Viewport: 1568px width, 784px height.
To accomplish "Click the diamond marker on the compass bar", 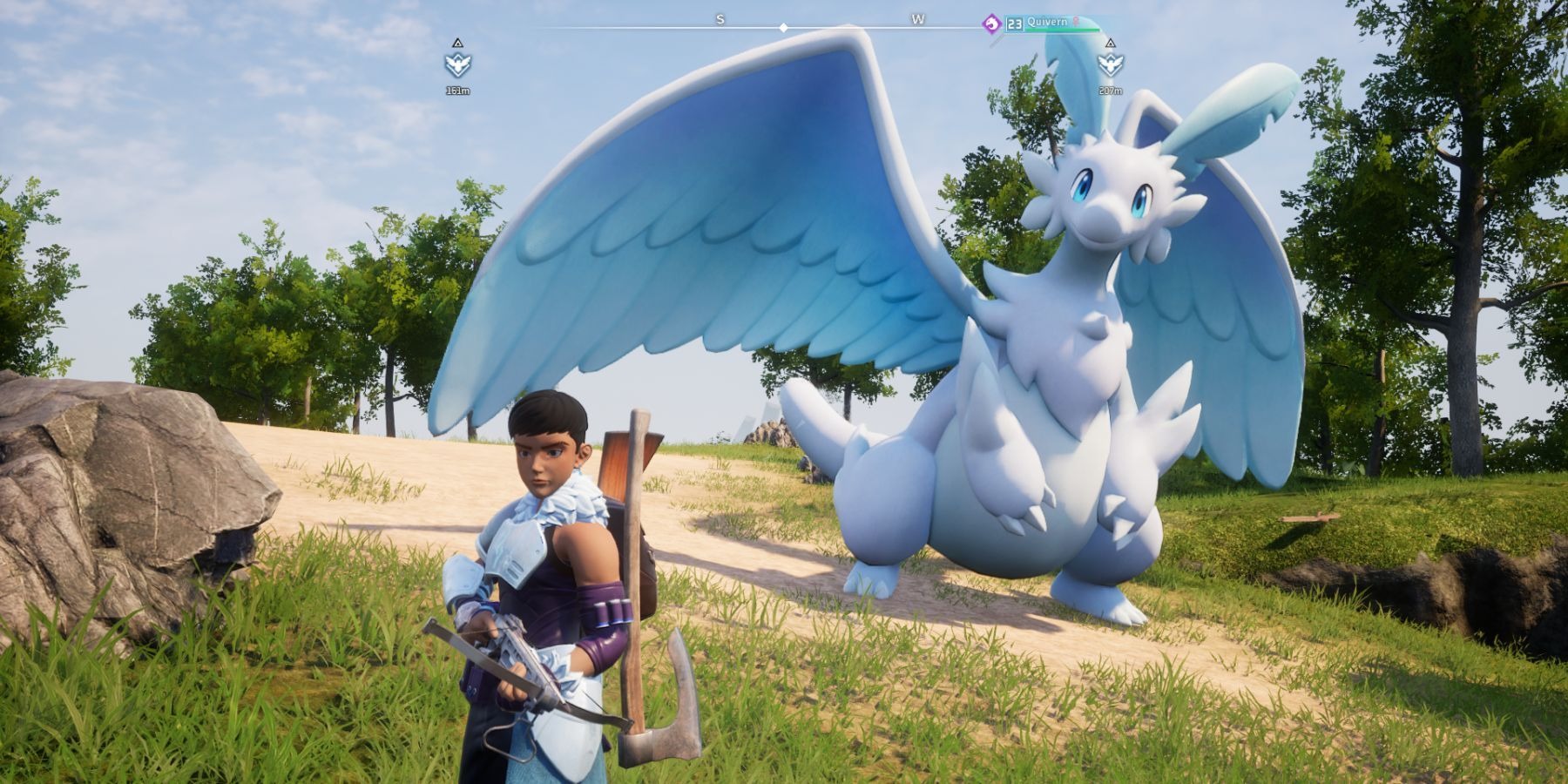I will 783,28.
